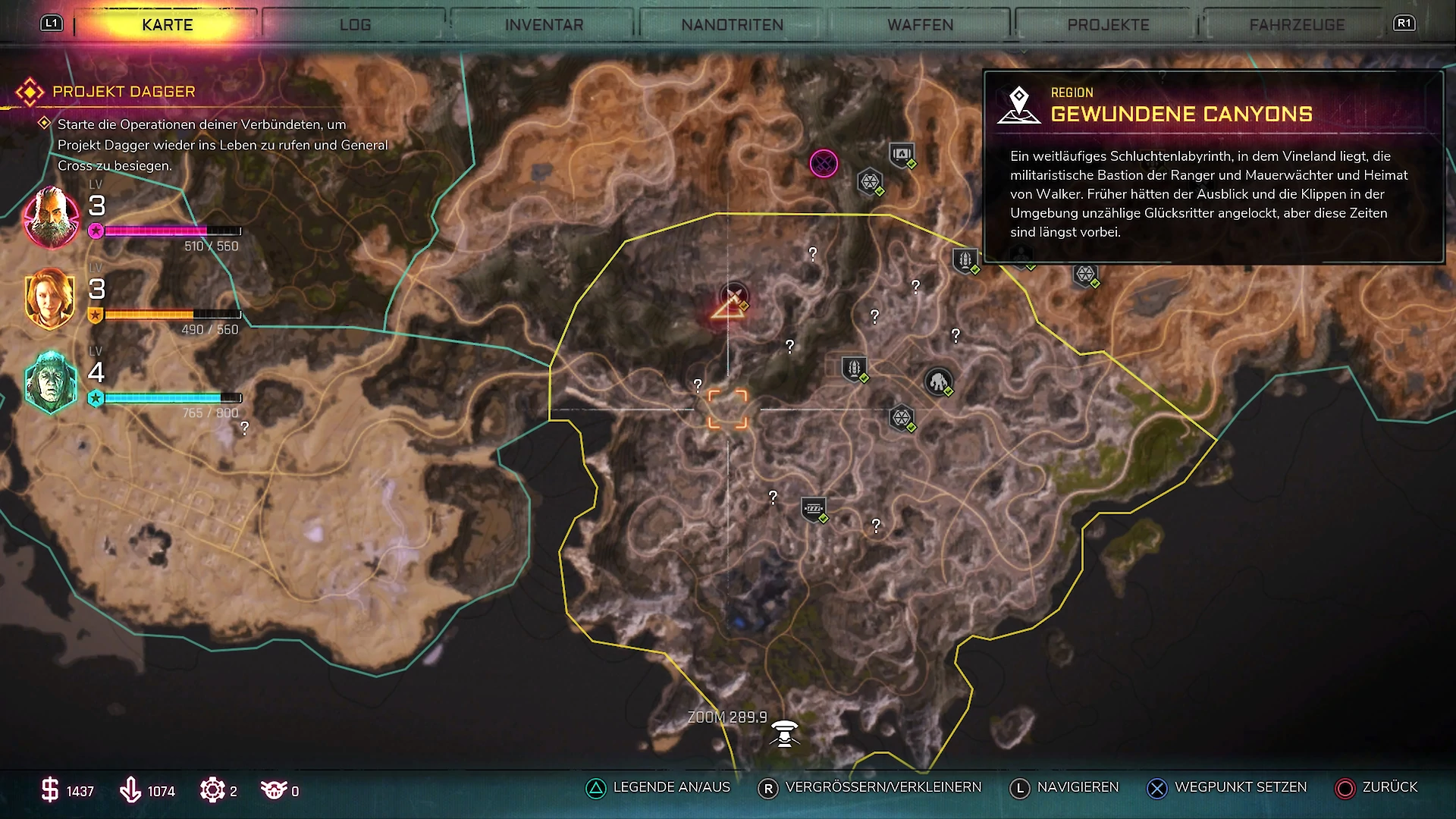This screenshot has width=1456, height=819.
Task: Select the Projekt Dagger quest tracker
Action: (124, 92)
